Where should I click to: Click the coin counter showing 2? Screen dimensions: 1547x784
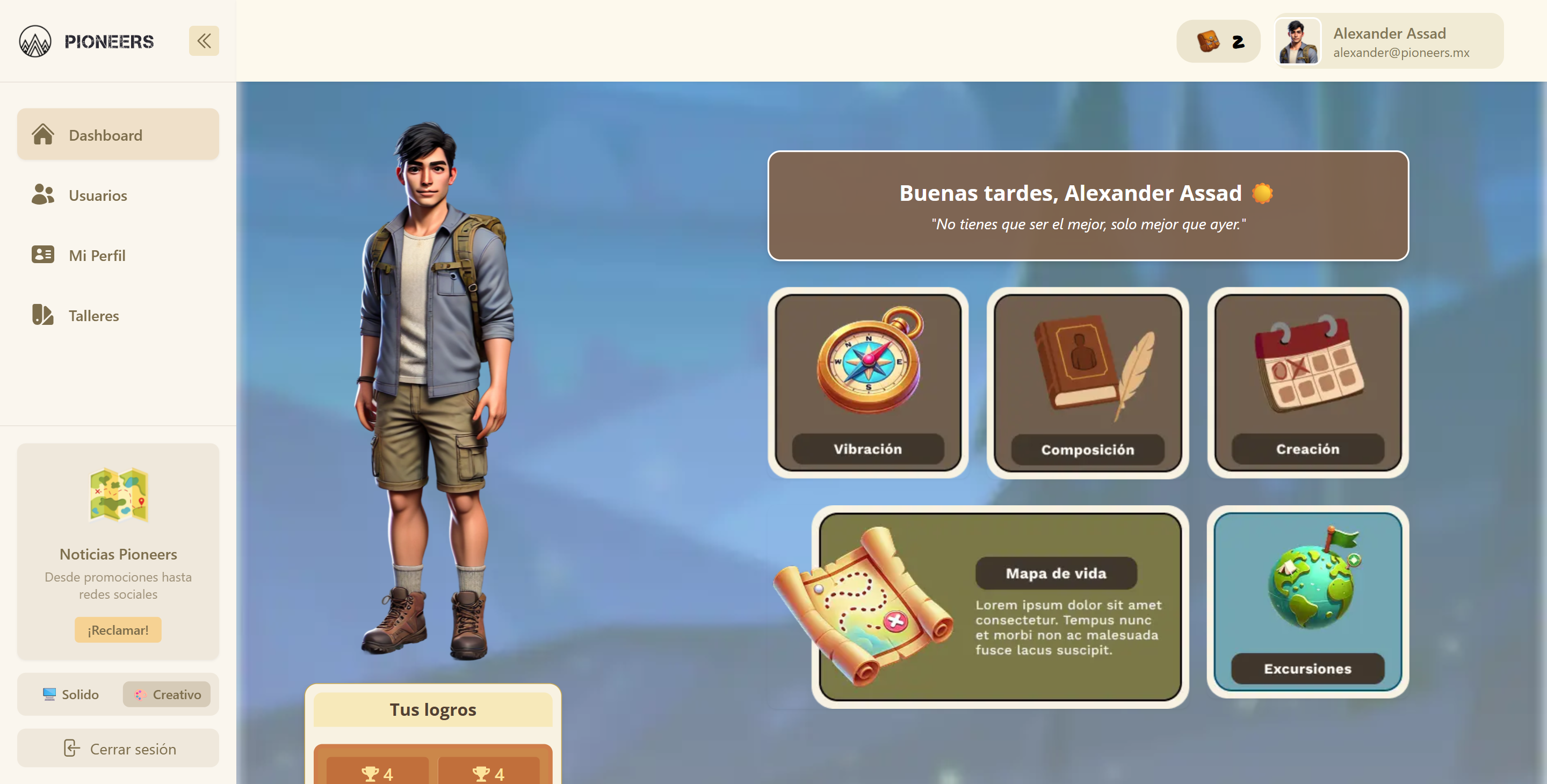pos(1218,41)
